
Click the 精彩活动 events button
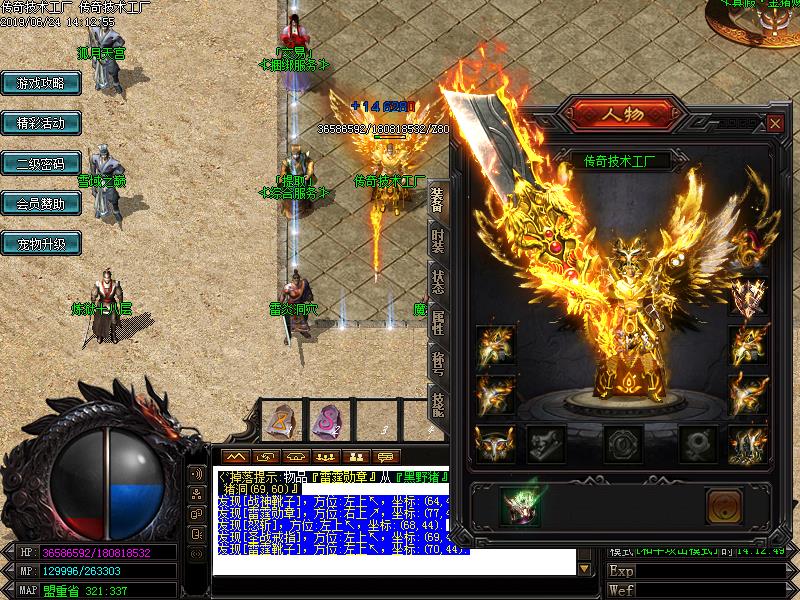point(40,124)
